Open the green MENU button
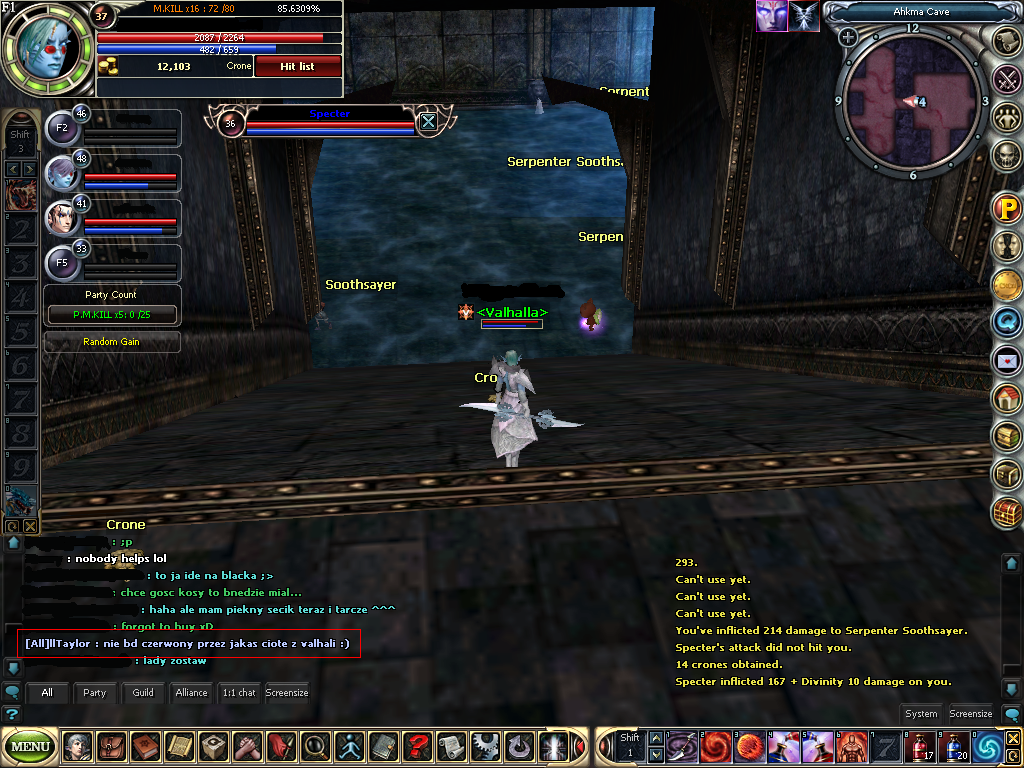This screenshot has height=768, width=1024. pos(30,746)
